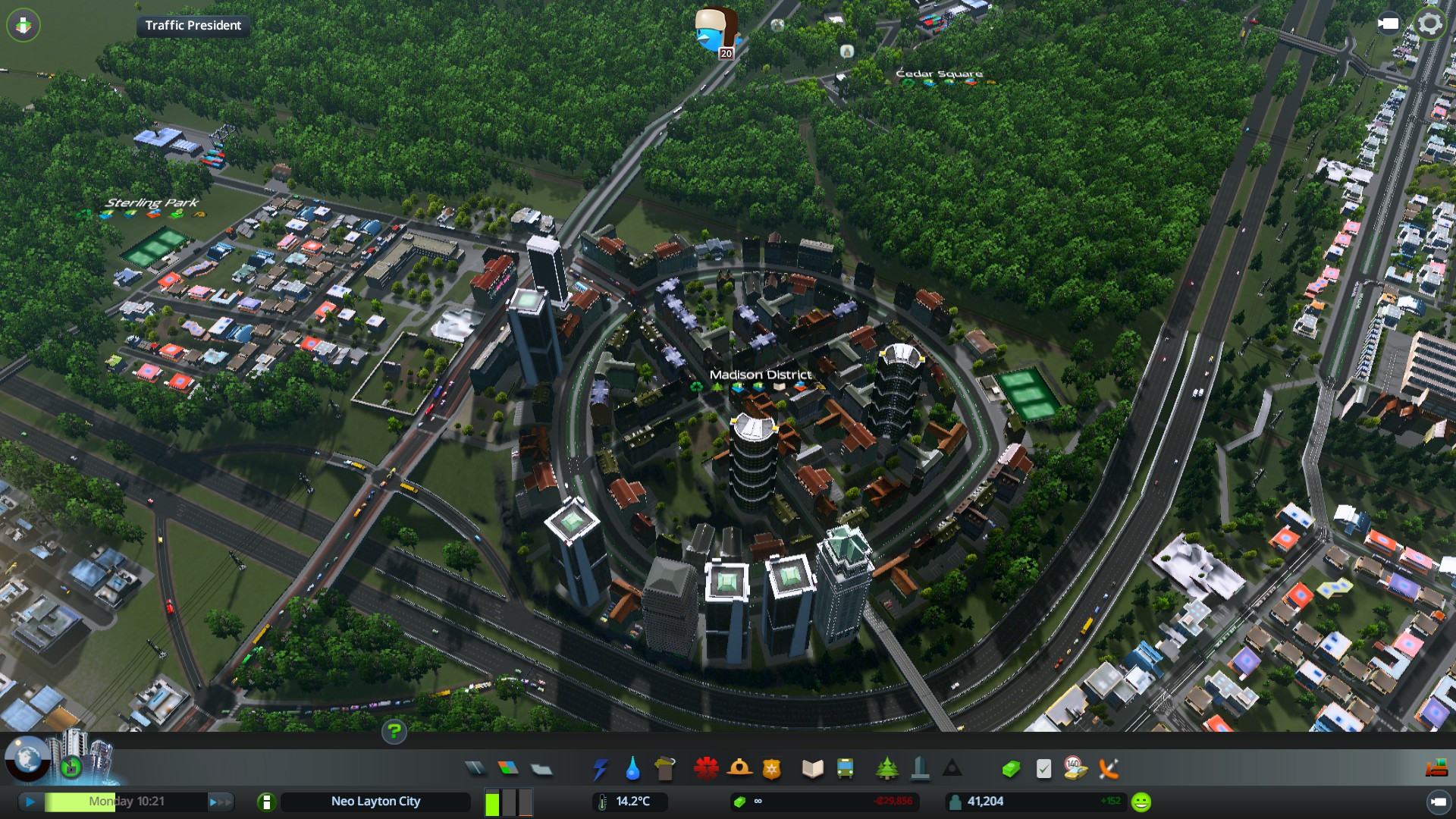Open the Economy money panel
Screen dimensions: 1456x819
pos(1010,769)
